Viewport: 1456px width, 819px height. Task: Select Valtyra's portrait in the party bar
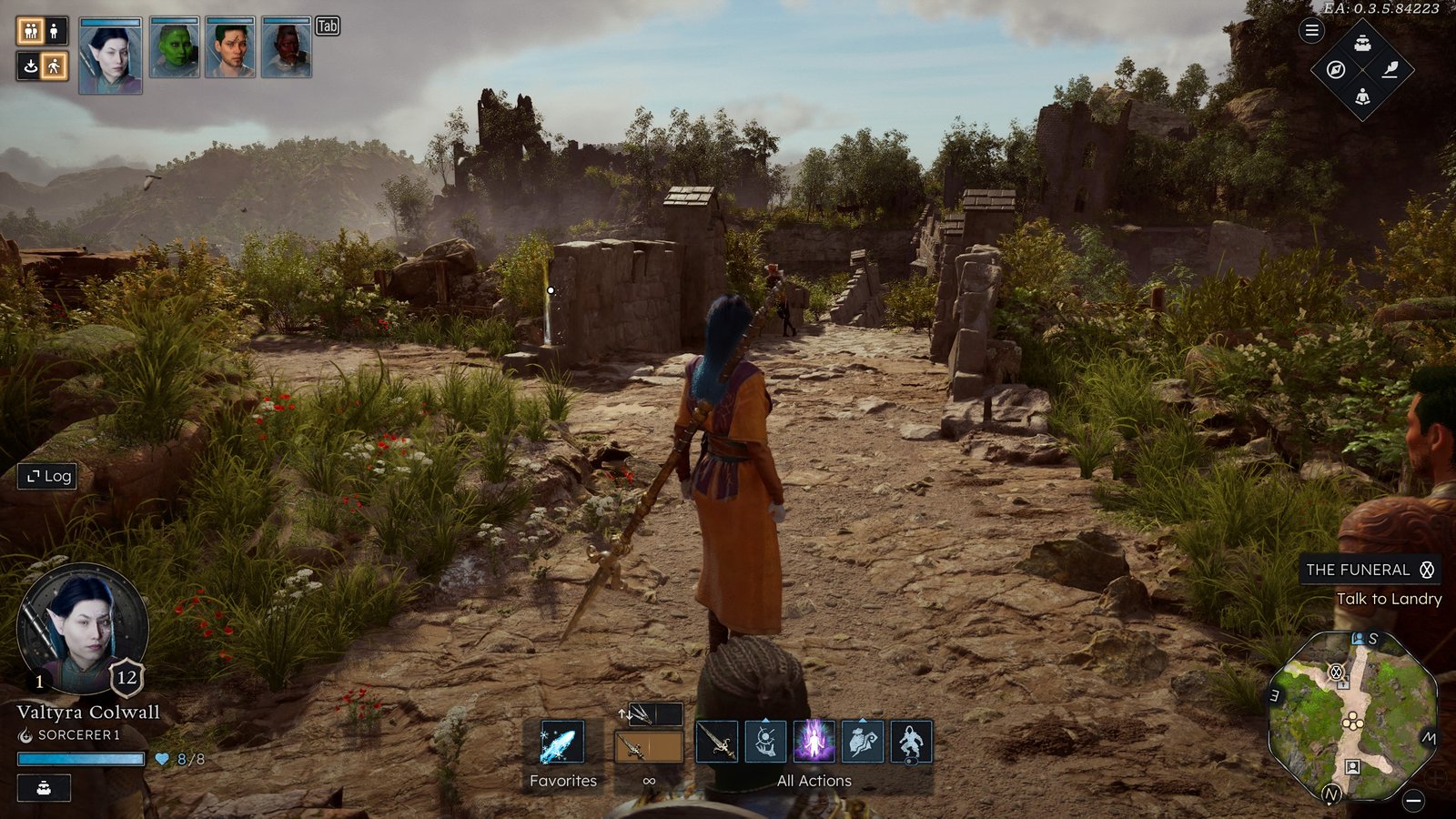click(110, 56)
